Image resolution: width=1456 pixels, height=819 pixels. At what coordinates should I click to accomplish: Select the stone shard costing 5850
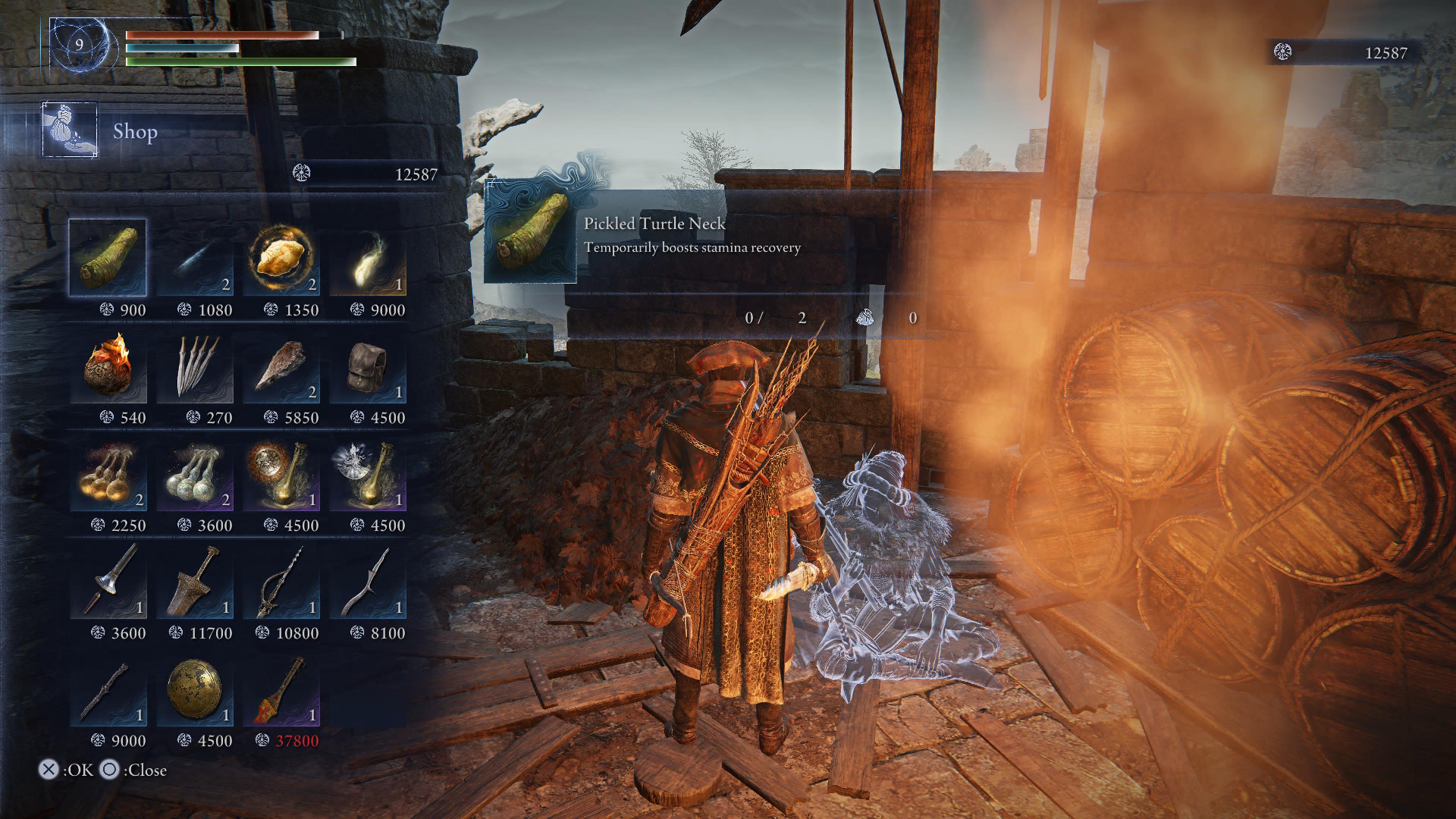[281, 366]
